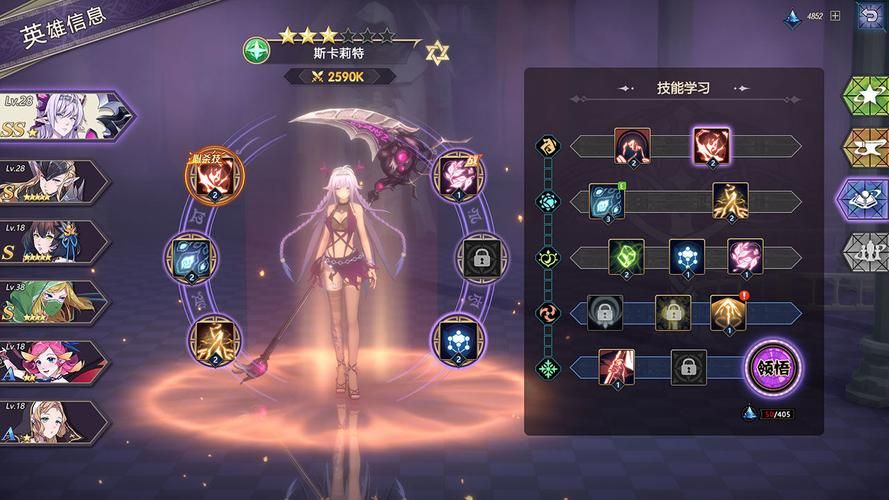
Task: Select the green gem skill in the skill tree
Action: pos(626,257)
